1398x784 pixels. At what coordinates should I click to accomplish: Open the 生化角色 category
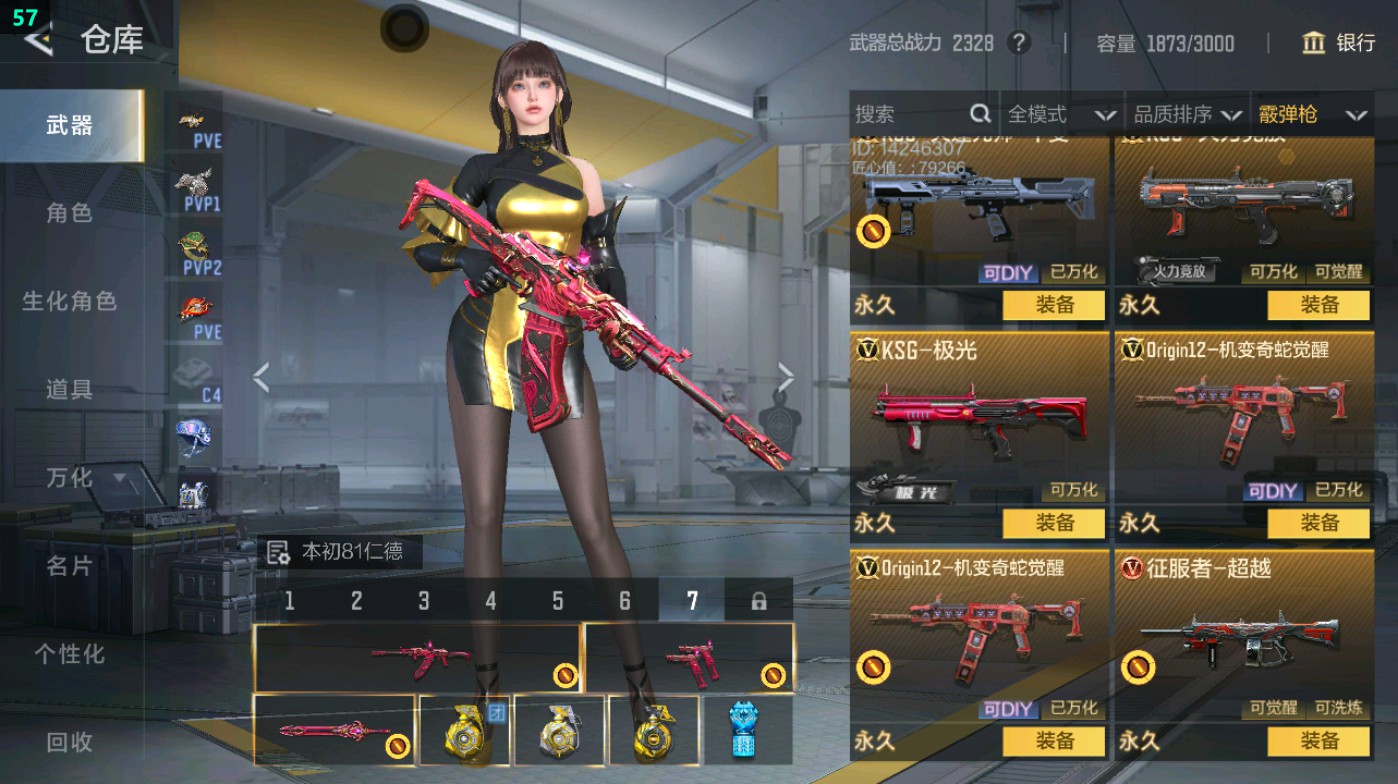(69, 301)
